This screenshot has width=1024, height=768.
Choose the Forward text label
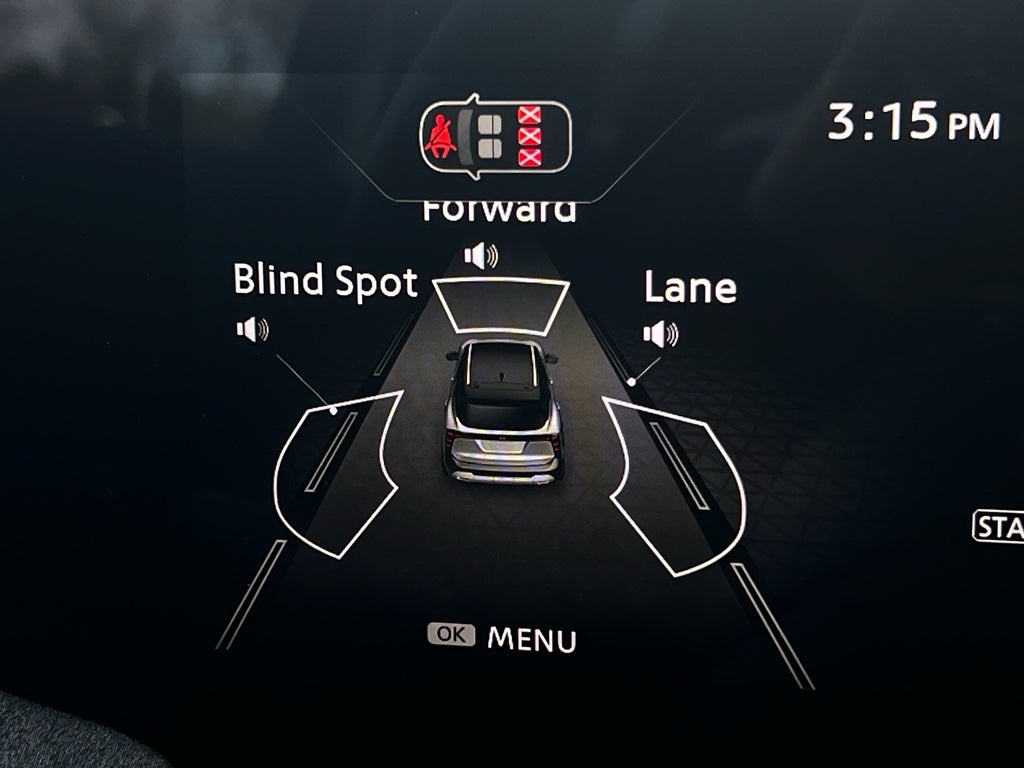[499, 211]
